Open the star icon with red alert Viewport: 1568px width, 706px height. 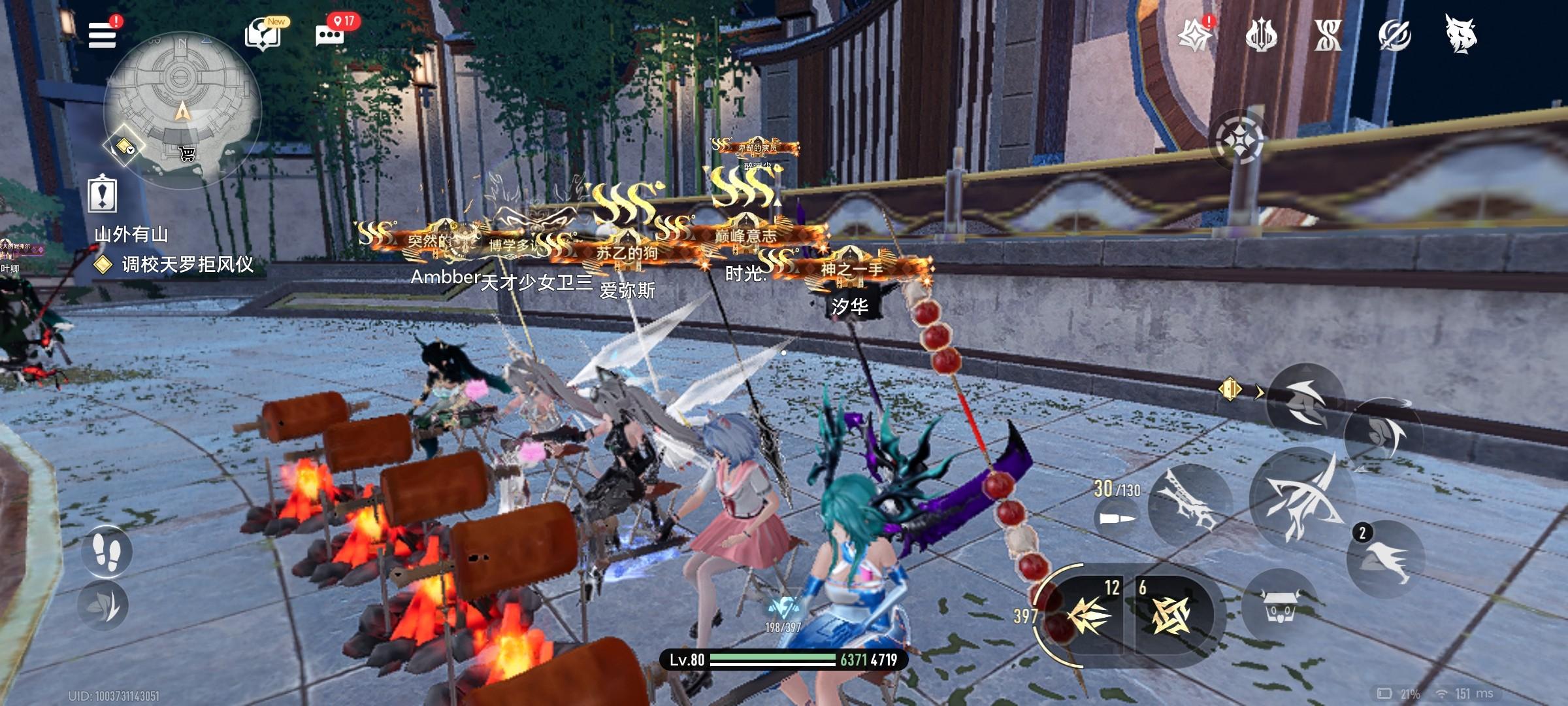tap(1194, 34)
